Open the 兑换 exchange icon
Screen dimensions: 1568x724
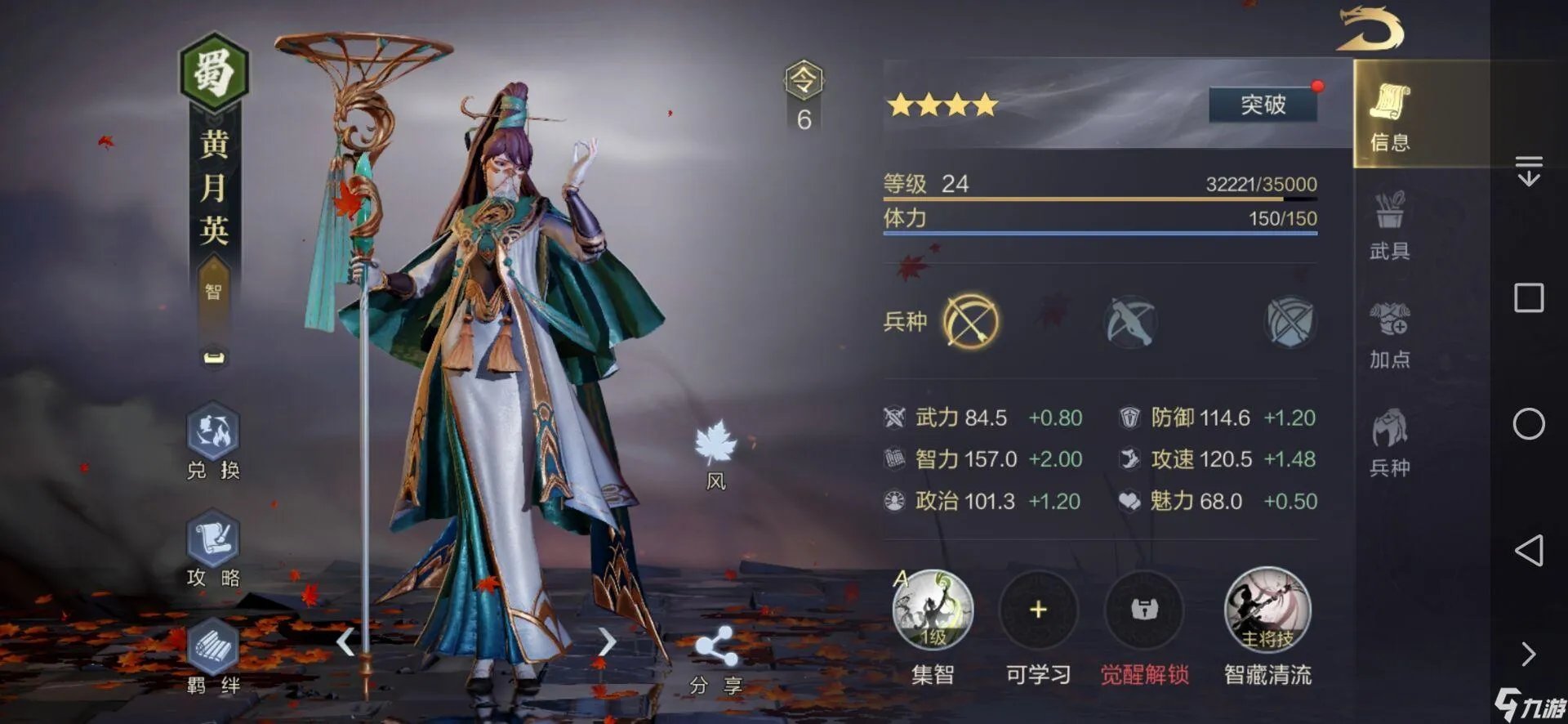pos(213,441)
